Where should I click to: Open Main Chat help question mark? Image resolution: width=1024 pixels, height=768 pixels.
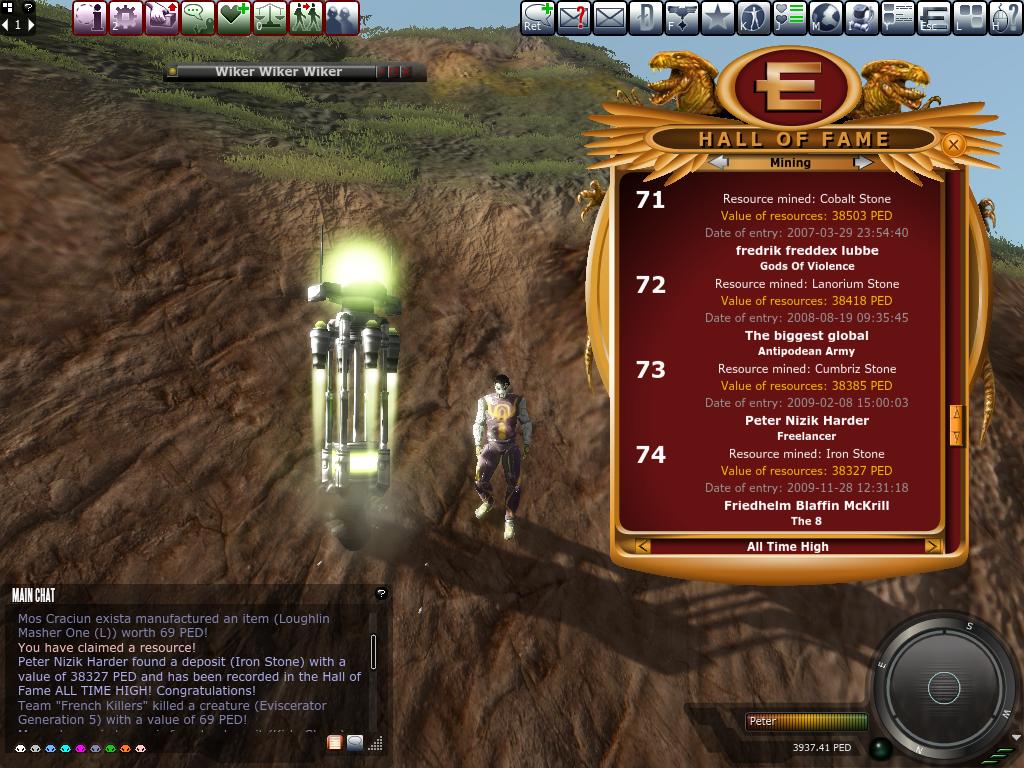tap(381, 594)
